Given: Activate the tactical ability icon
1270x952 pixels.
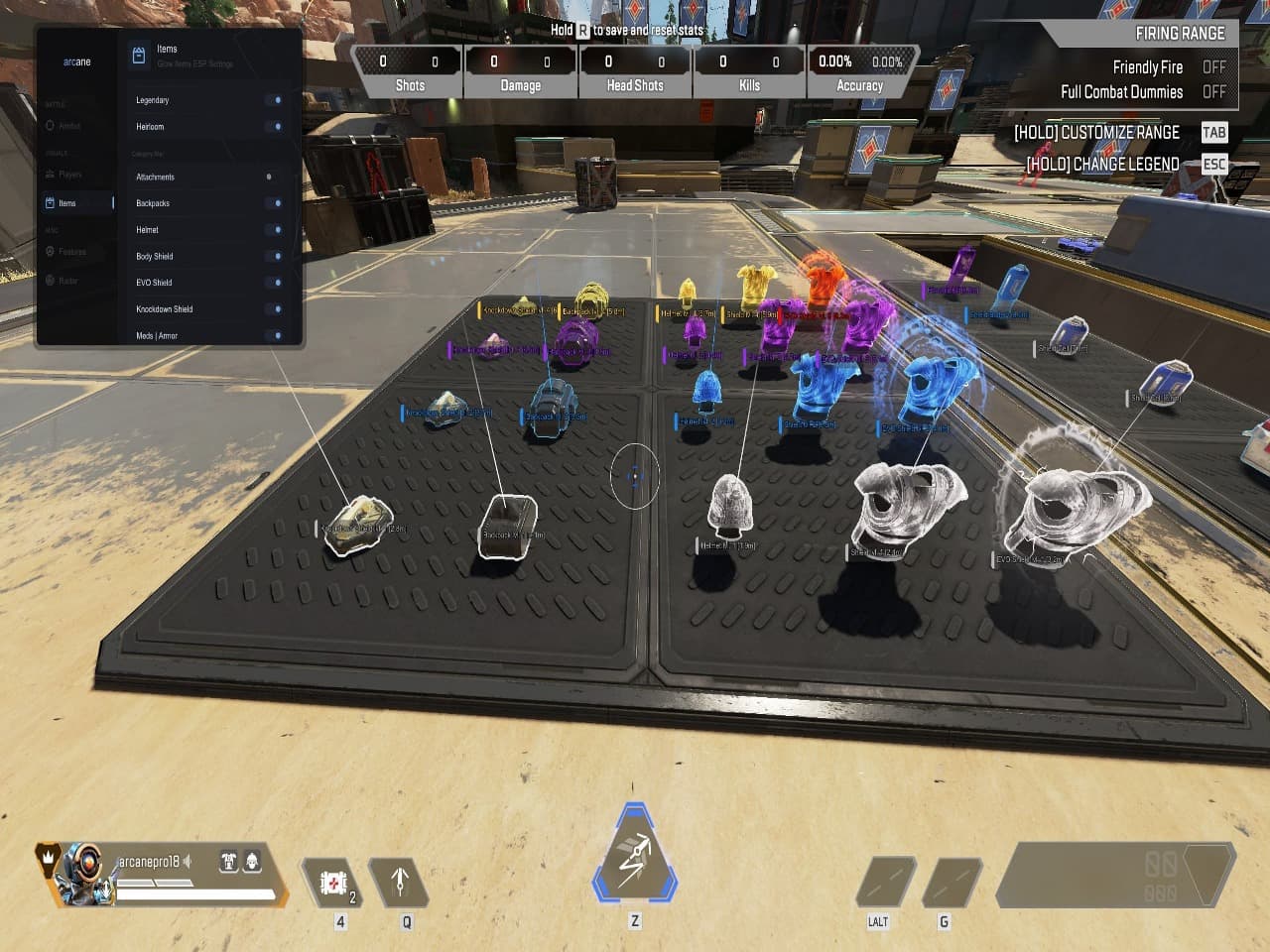Looking at the screenshot, I should 401,882.
